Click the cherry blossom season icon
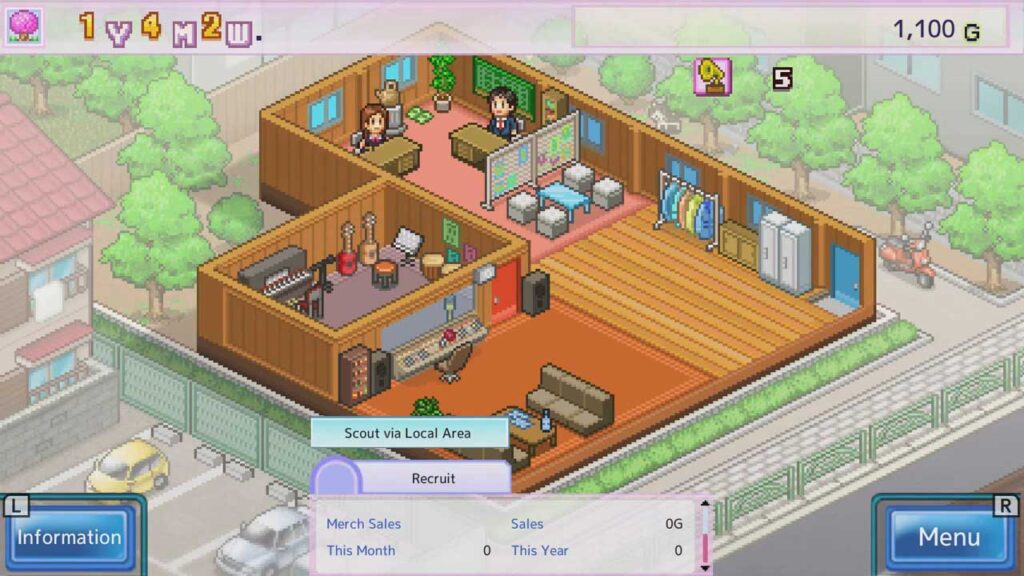This screenshot has height=576, width=1024. click(24, 27)
